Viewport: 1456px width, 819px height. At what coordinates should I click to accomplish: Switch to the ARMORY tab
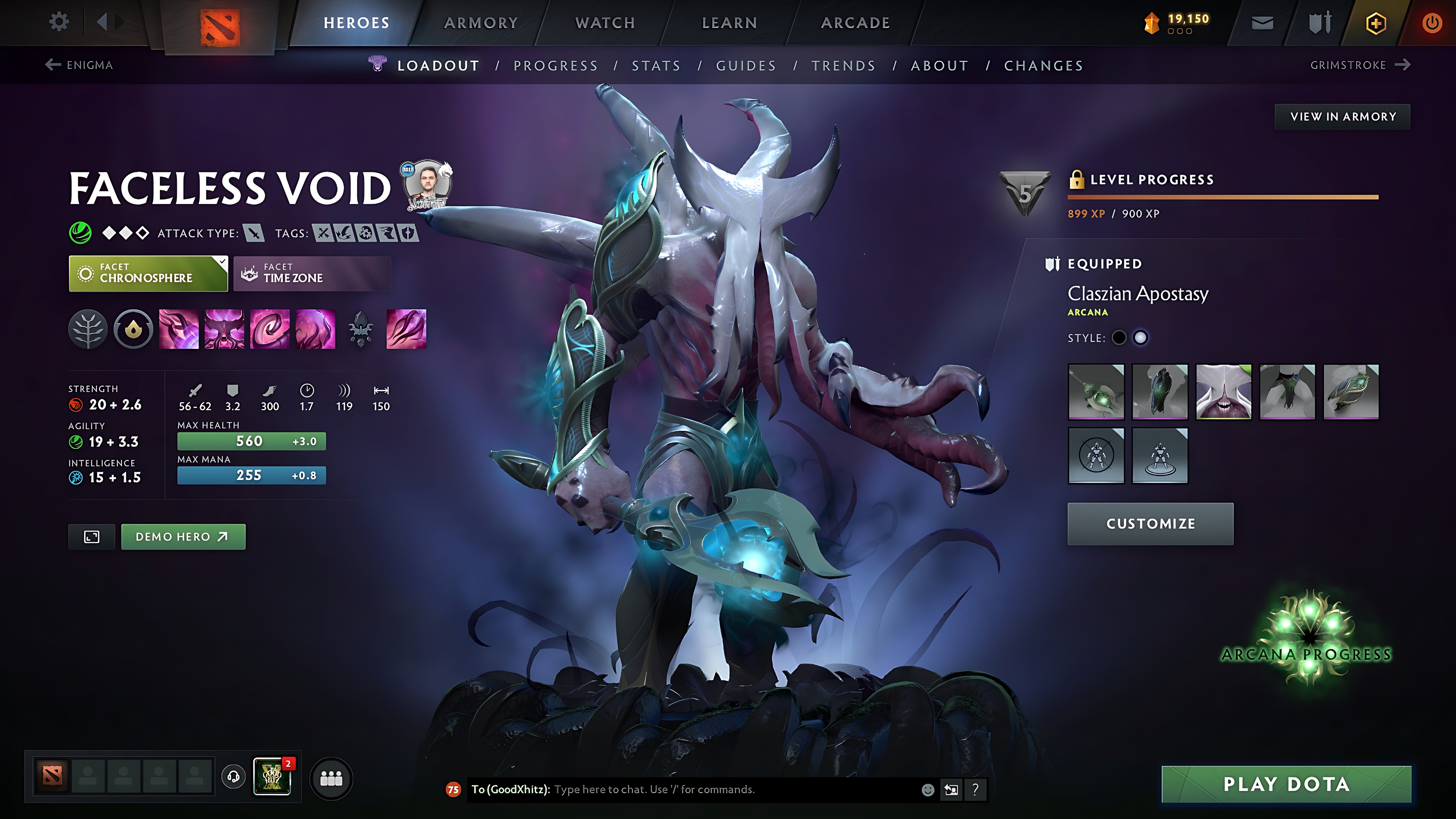coord(481,22)
